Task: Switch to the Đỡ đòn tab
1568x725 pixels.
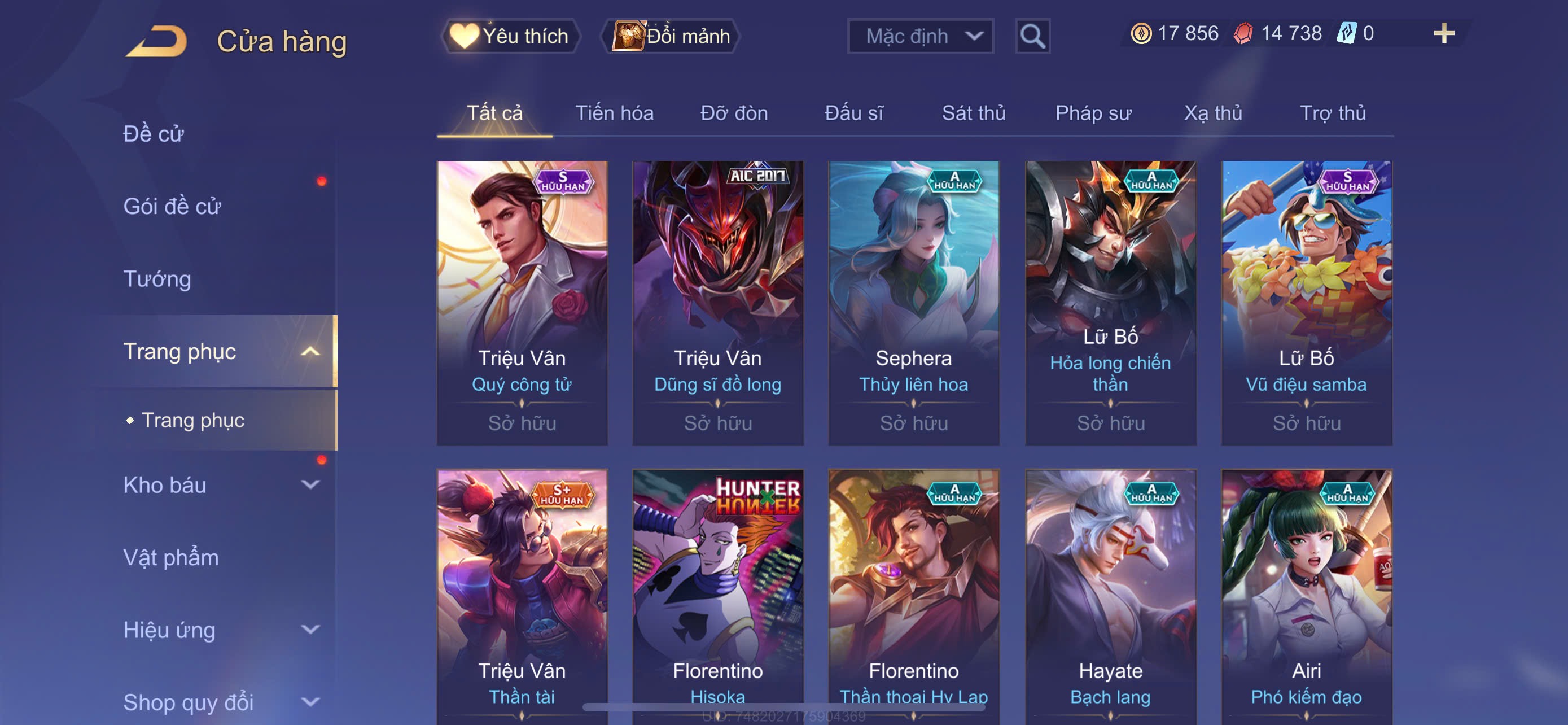Action: point(733,113)
